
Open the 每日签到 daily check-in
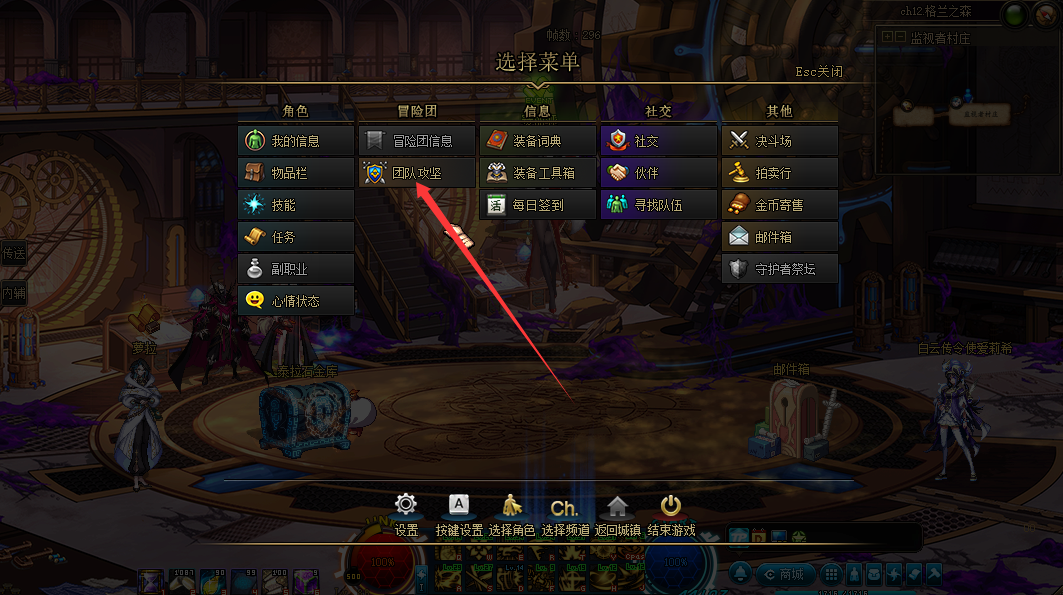pos(538,205)
